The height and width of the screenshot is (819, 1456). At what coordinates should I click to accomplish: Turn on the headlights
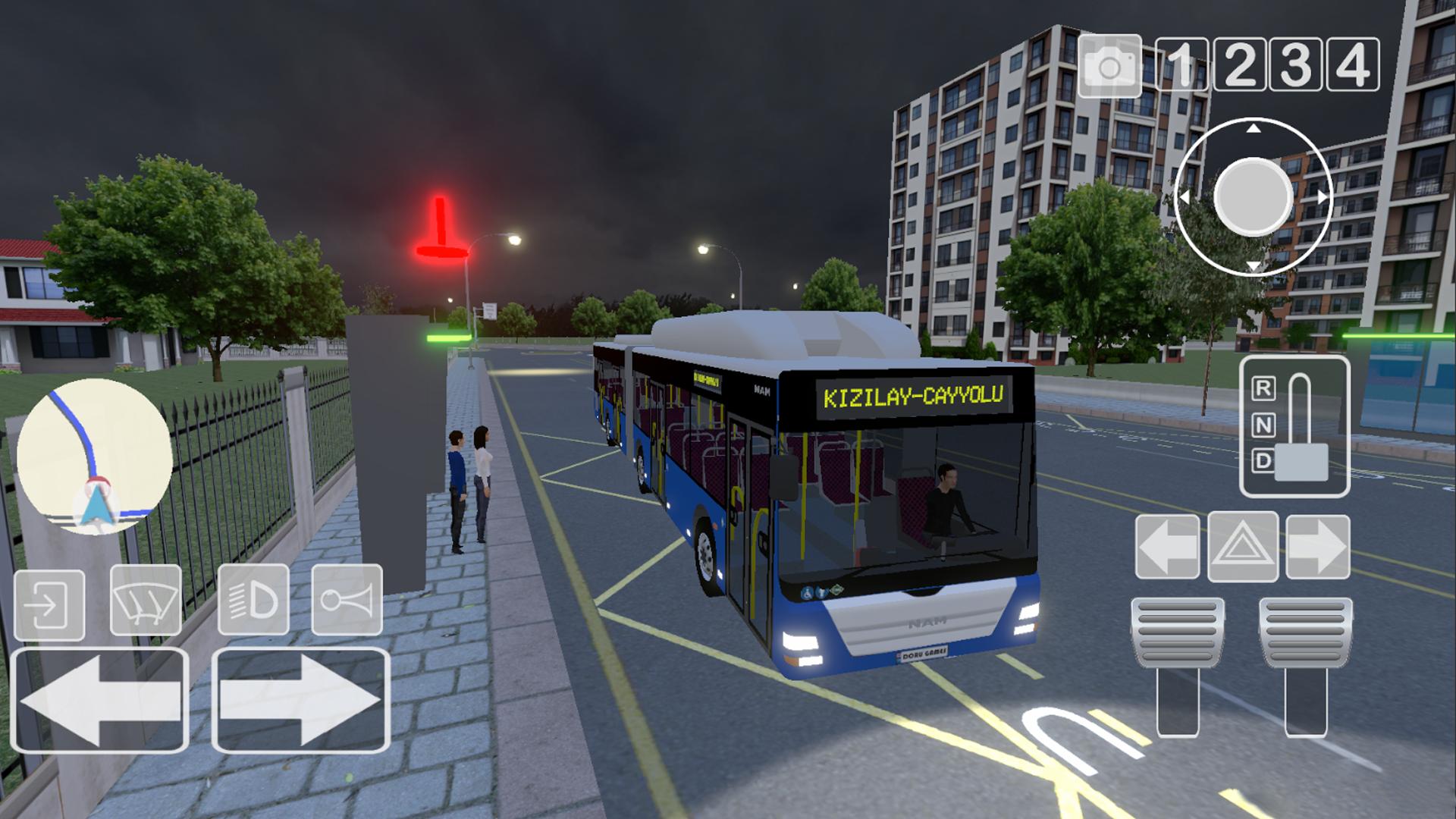click(253, 600)
